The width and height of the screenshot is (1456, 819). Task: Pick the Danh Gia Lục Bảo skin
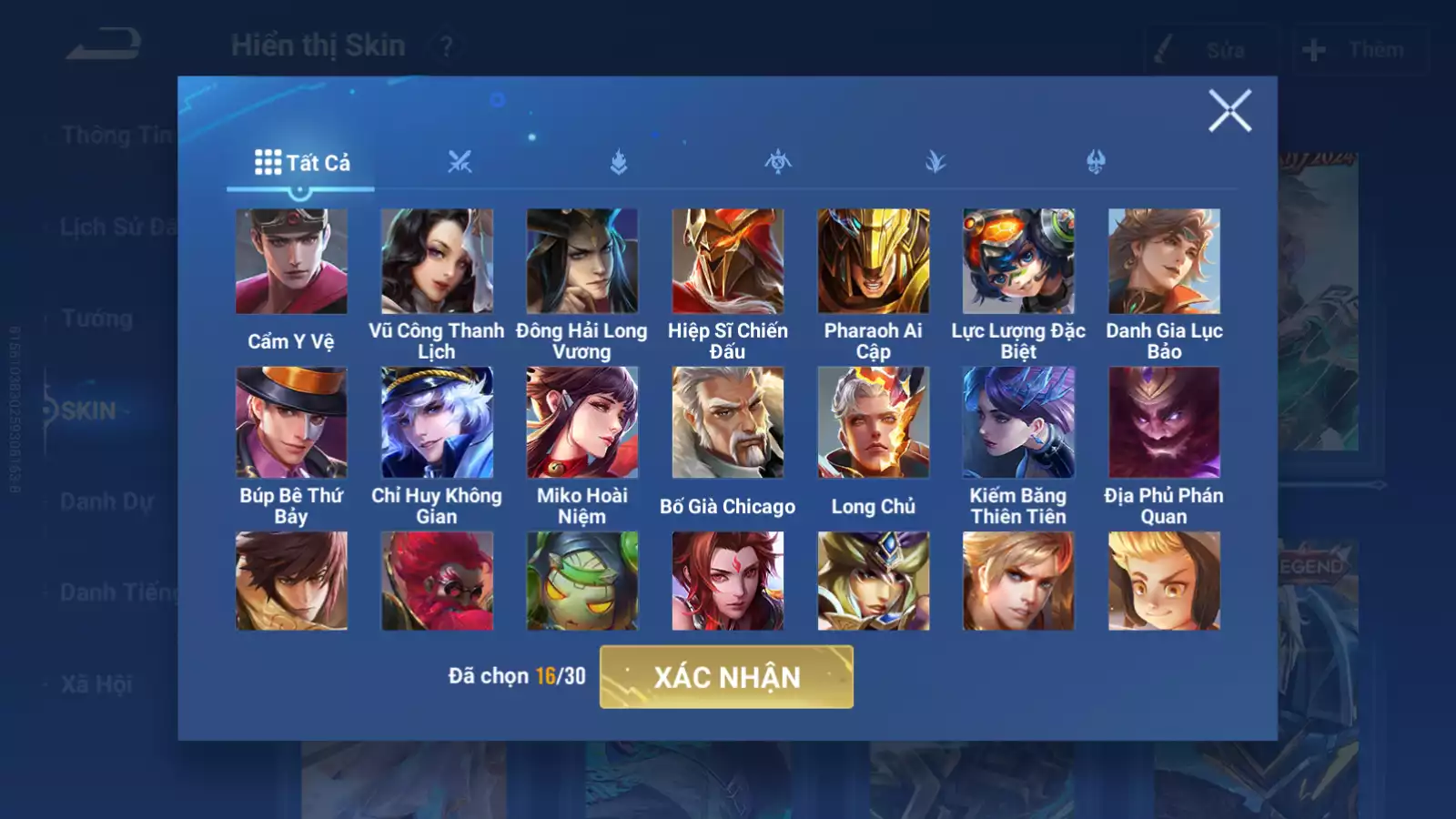(x=1164, y=262)
